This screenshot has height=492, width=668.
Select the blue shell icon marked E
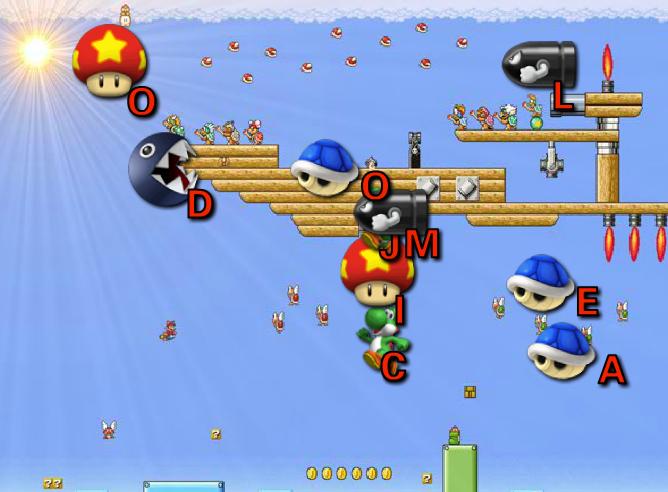tap(541, 281)
